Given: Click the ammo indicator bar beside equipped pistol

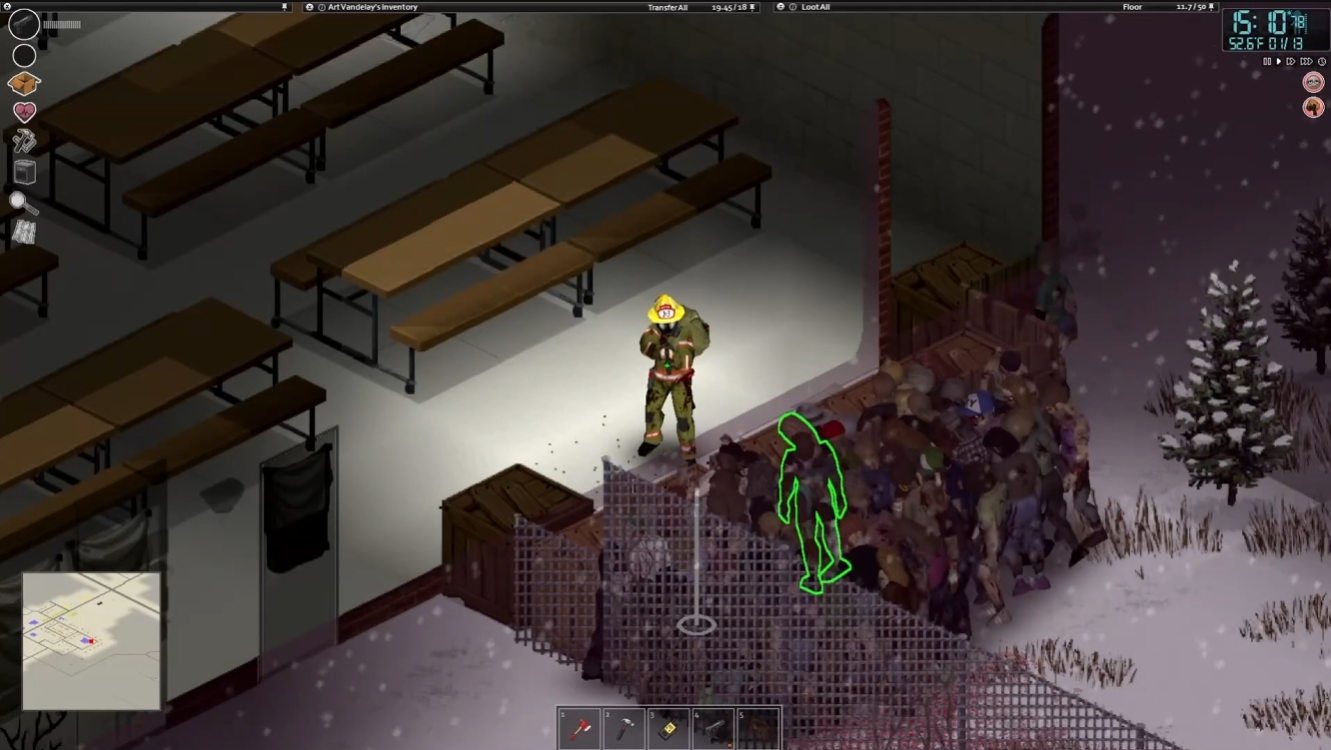Looking at the screenshot, I should [x=60, y=25].
